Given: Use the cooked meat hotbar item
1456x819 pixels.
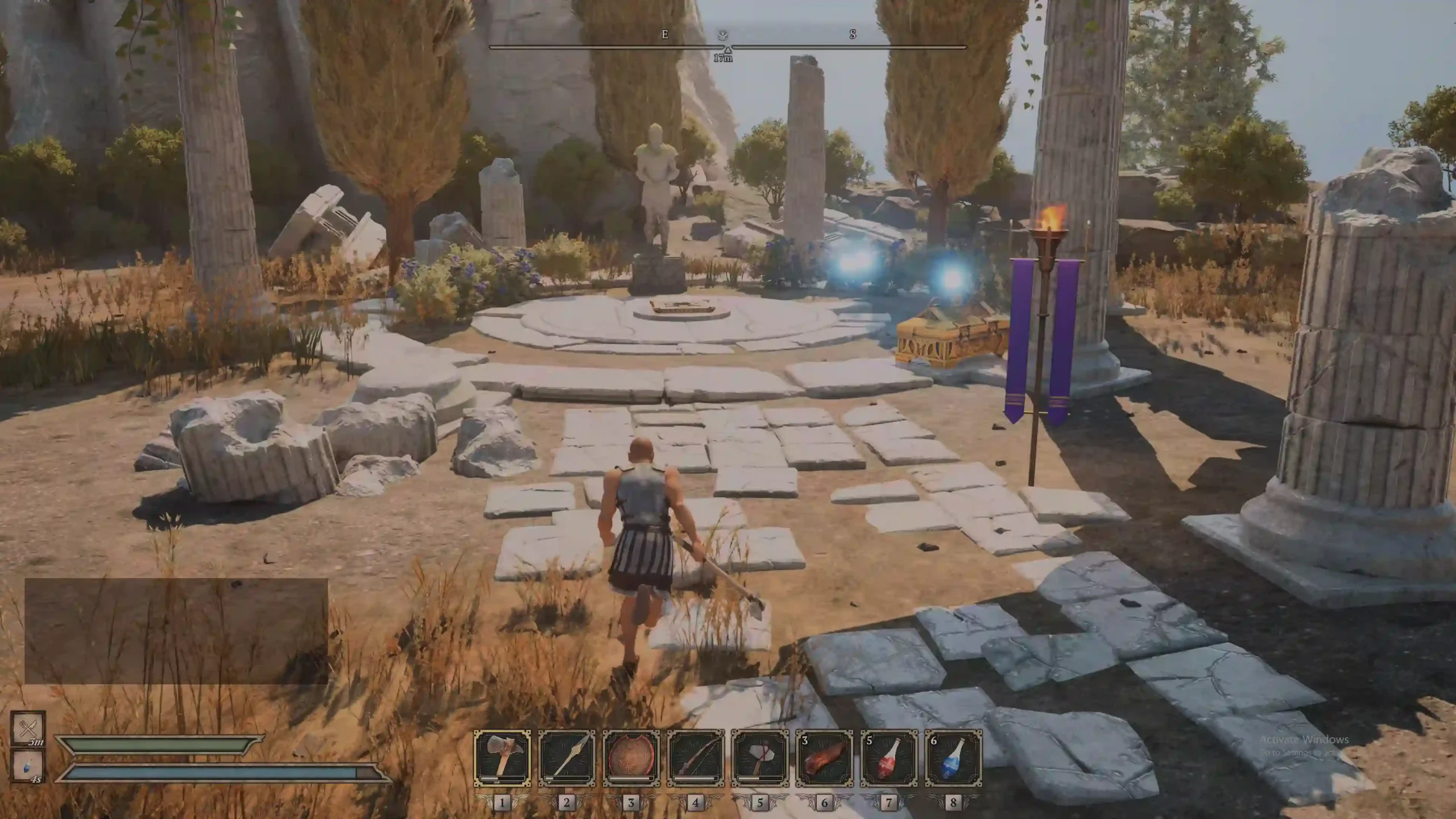Looking at the screenshot, I should [x=824, y=758].
